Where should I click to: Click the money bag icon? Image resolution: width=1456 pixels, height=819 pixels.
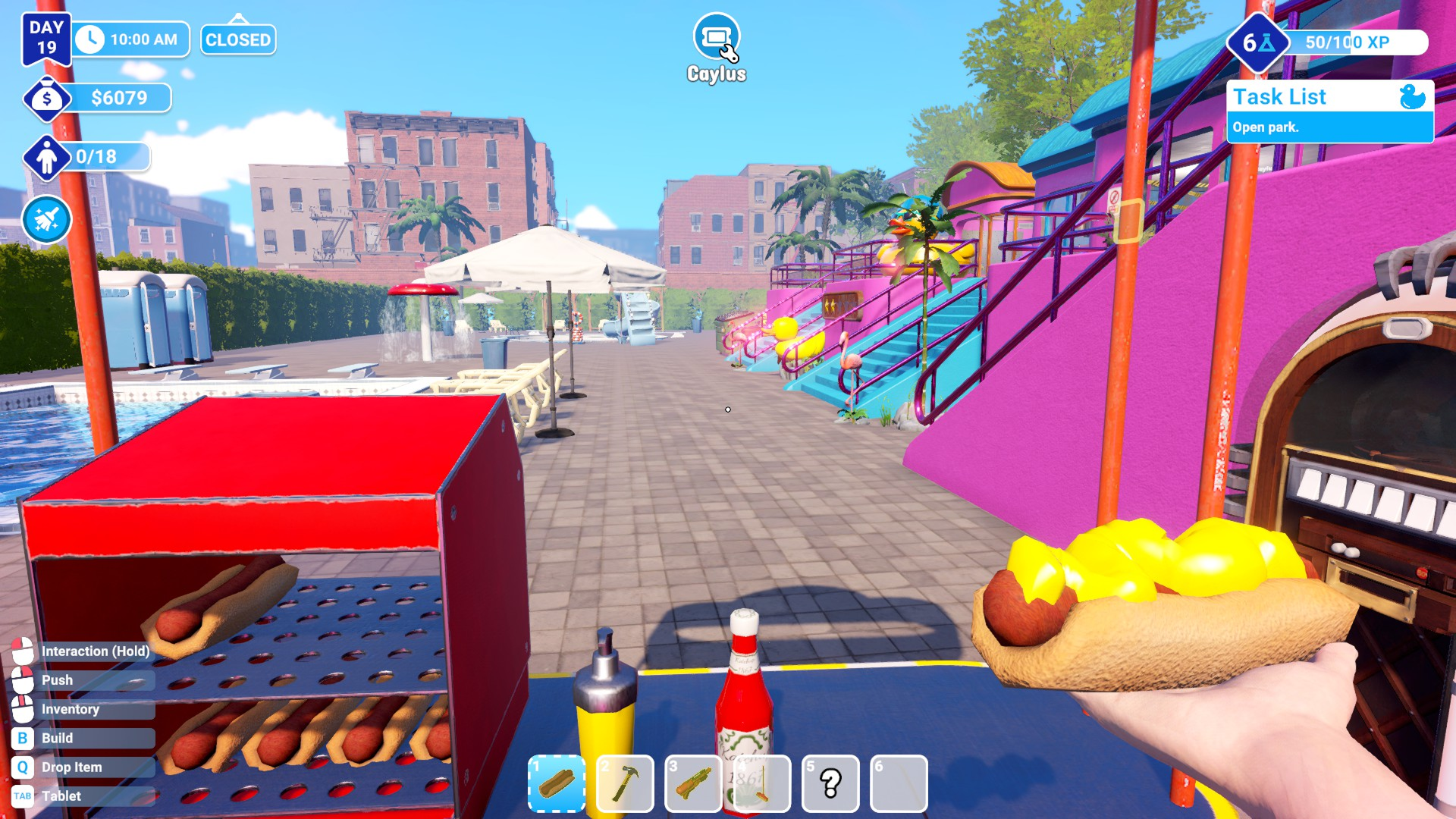tap(46, 97)
